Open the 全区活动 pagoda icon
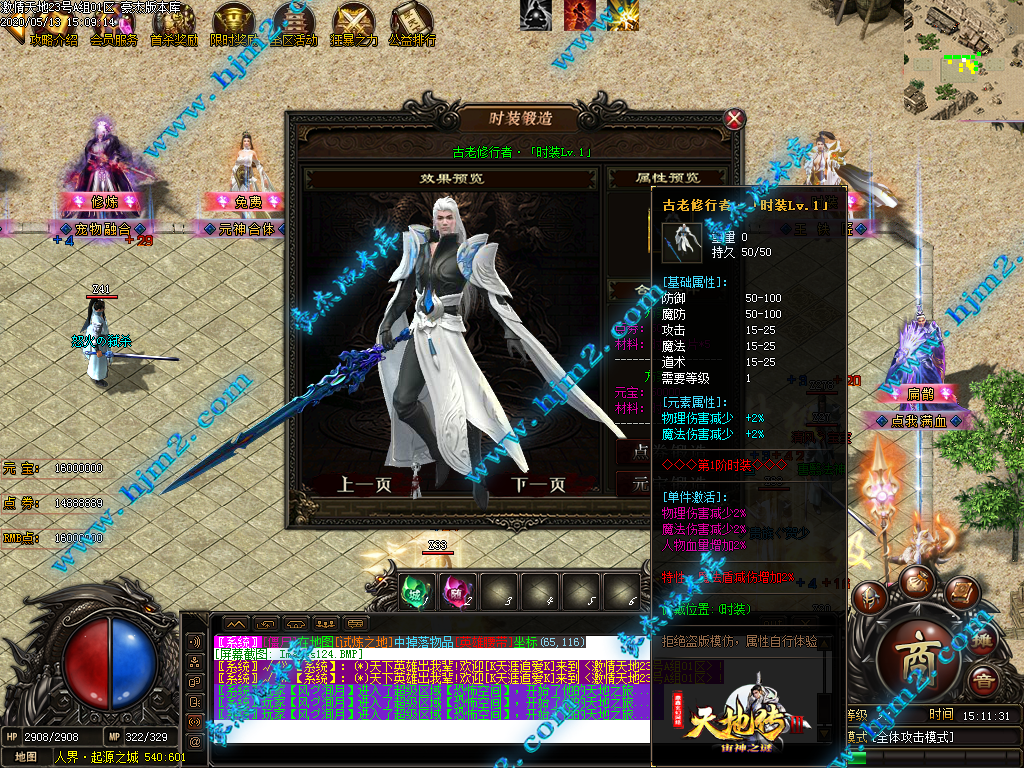This screenshot has height=768, width=1024. click(x=294, y=23)
